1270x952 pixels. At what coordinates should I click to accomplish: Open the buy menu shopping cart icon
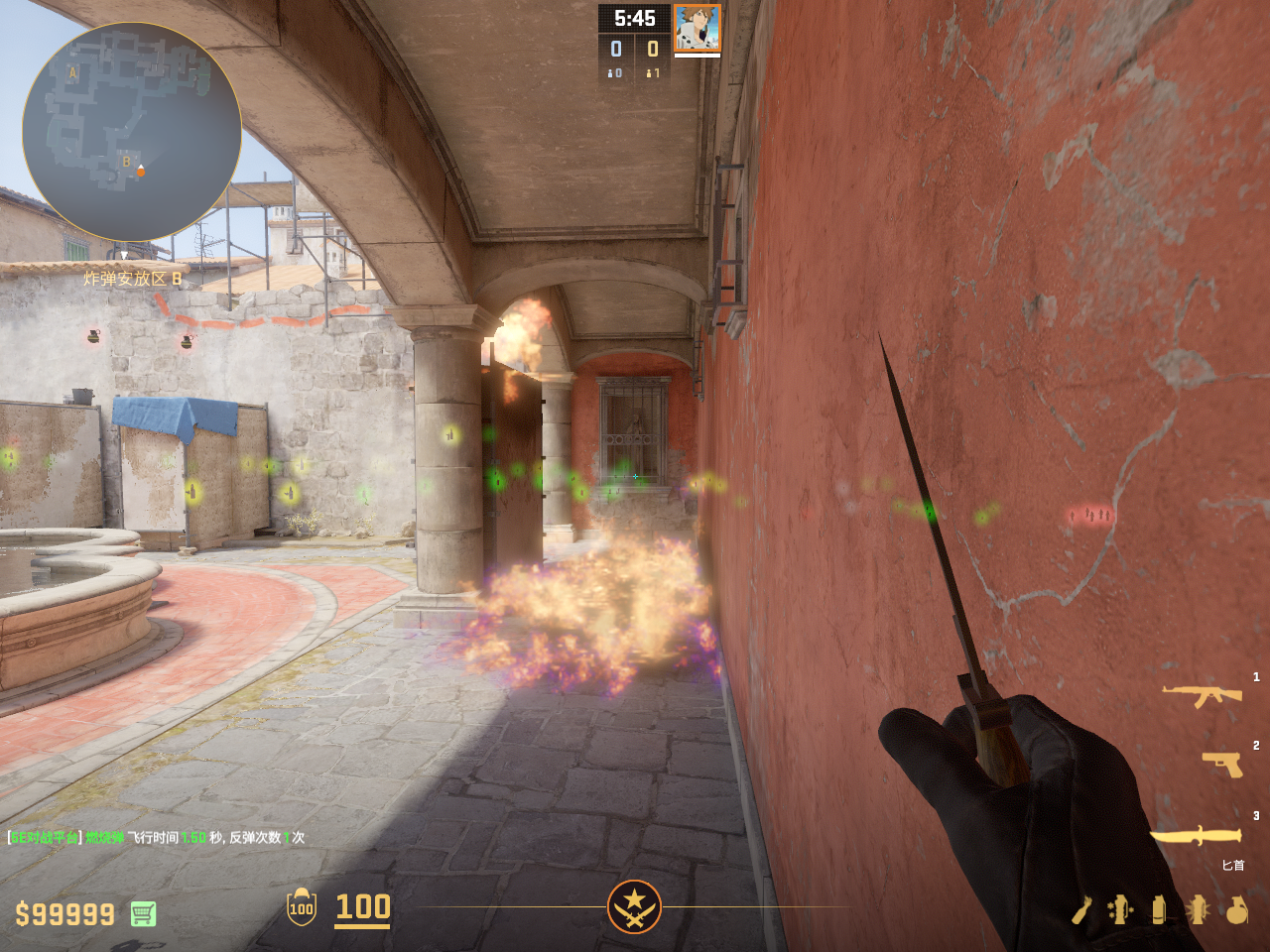[x=143, y=913]
